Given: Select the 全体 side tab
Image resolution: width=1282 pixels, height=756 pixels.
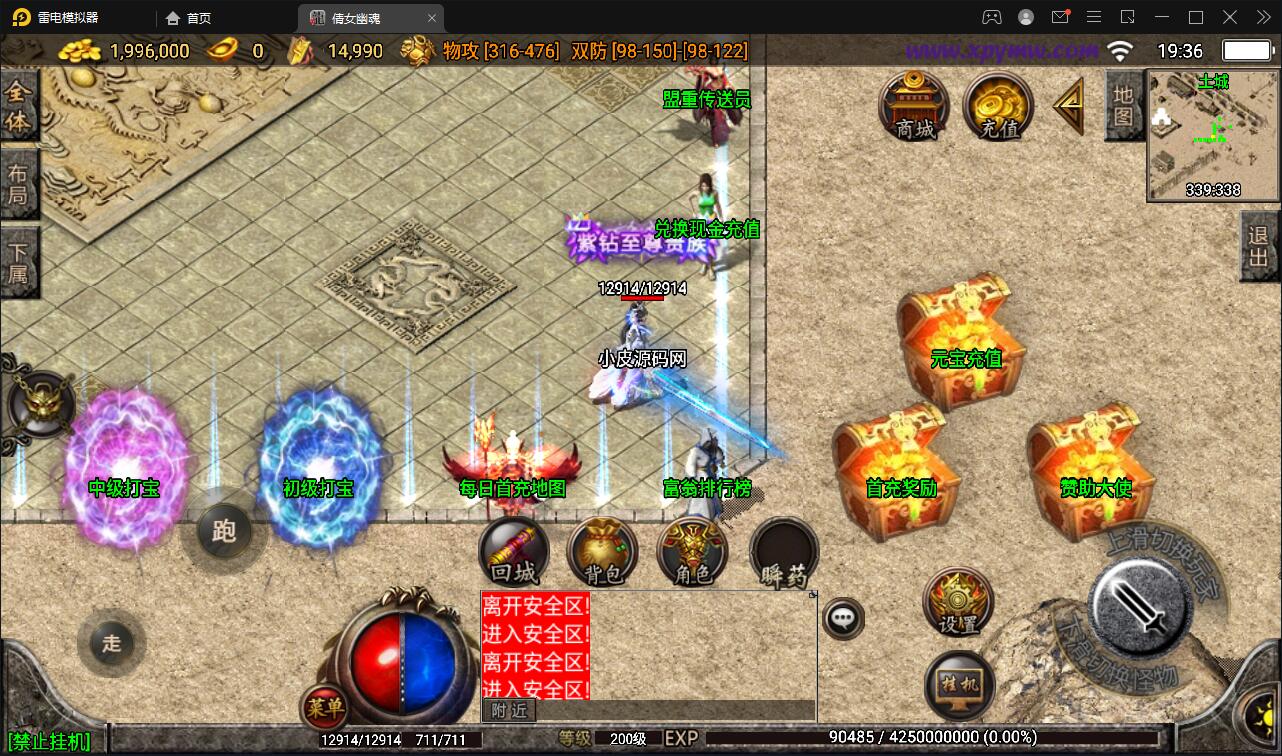Looking at the screenshot, I should pos(18,106).
